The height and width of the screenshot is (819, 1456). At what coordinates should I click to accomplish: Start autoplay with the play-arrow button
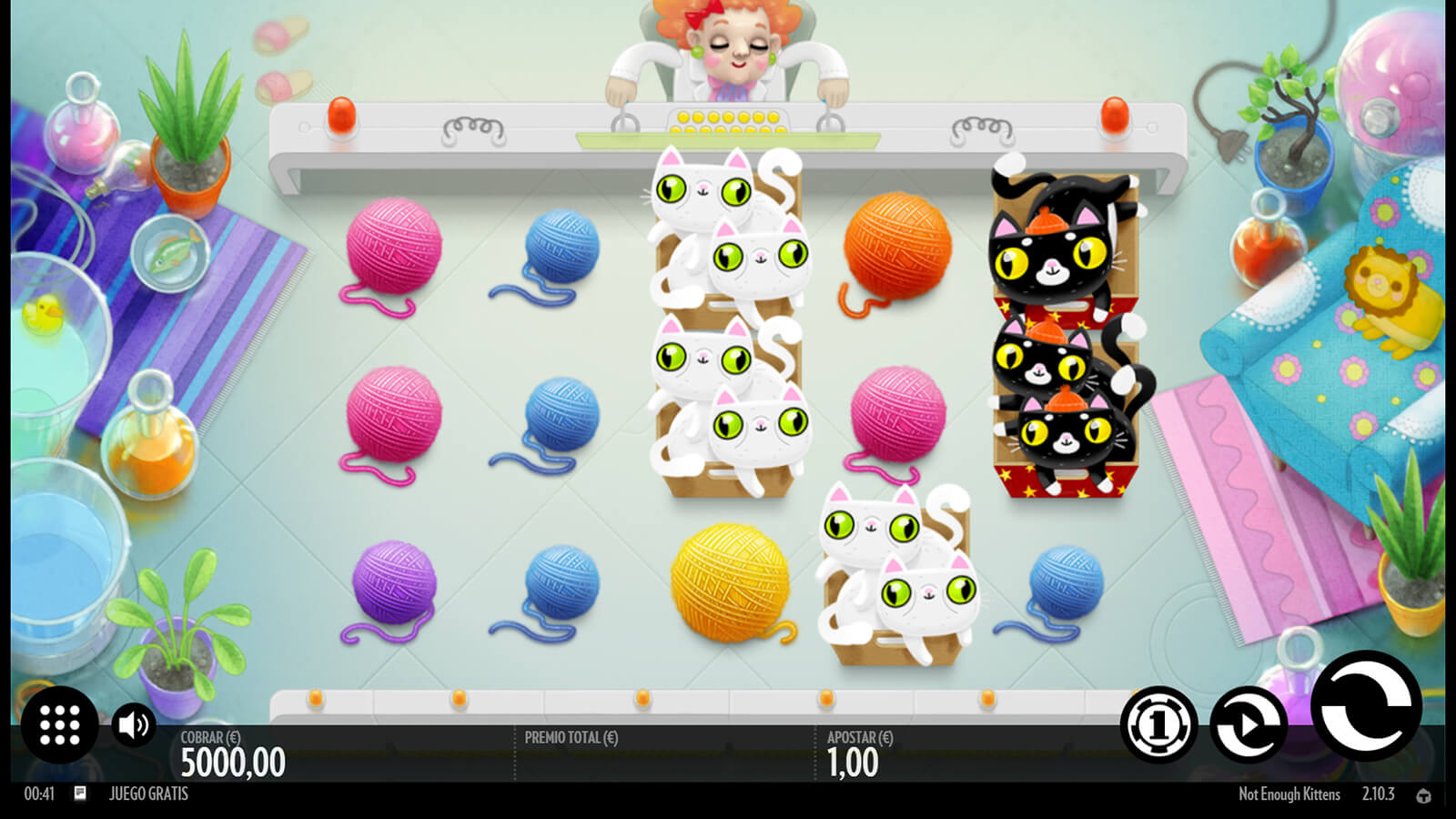[1248, 724]
